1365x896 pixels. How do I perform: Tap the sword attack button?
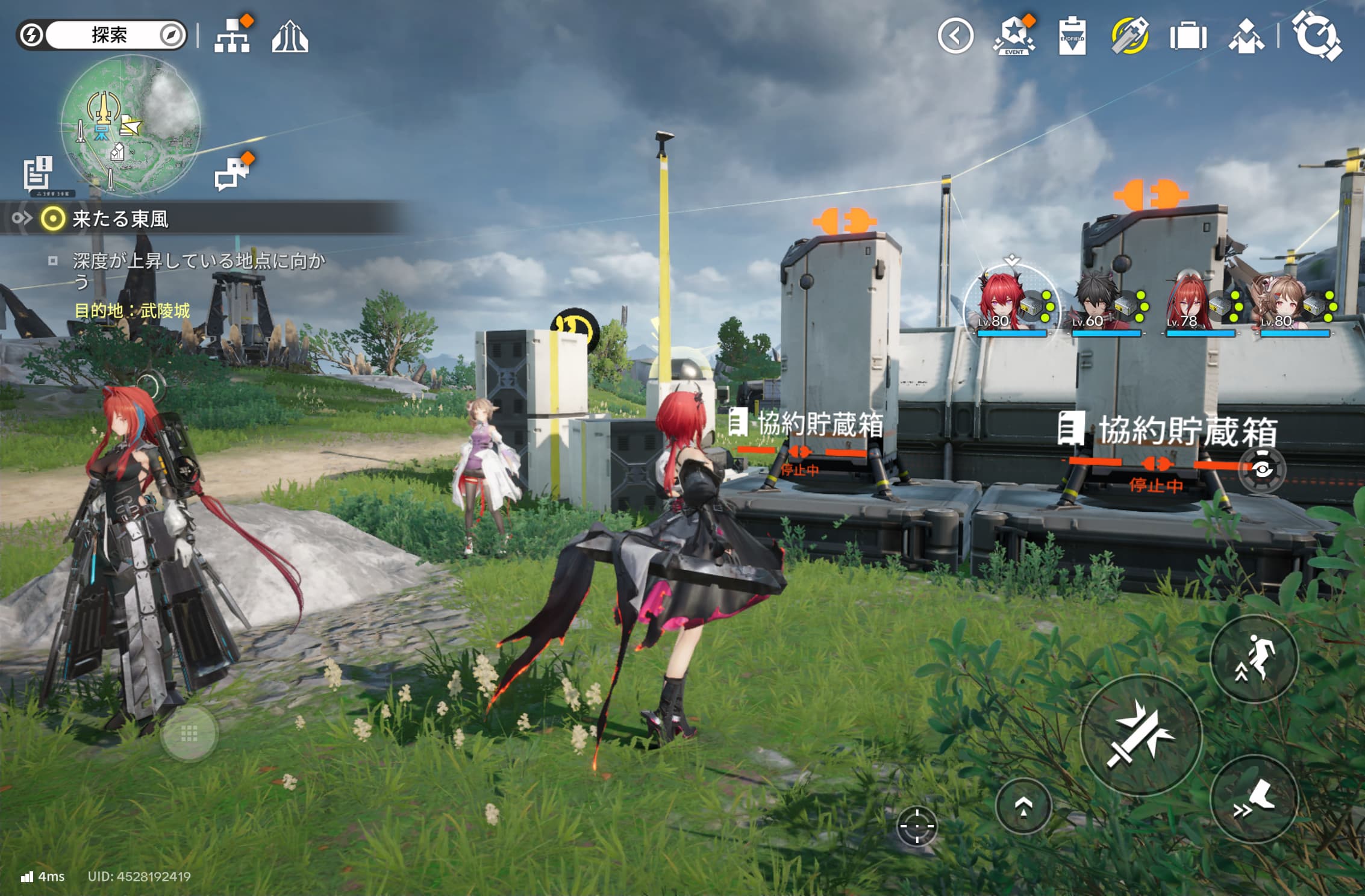tap(1141, 735)
